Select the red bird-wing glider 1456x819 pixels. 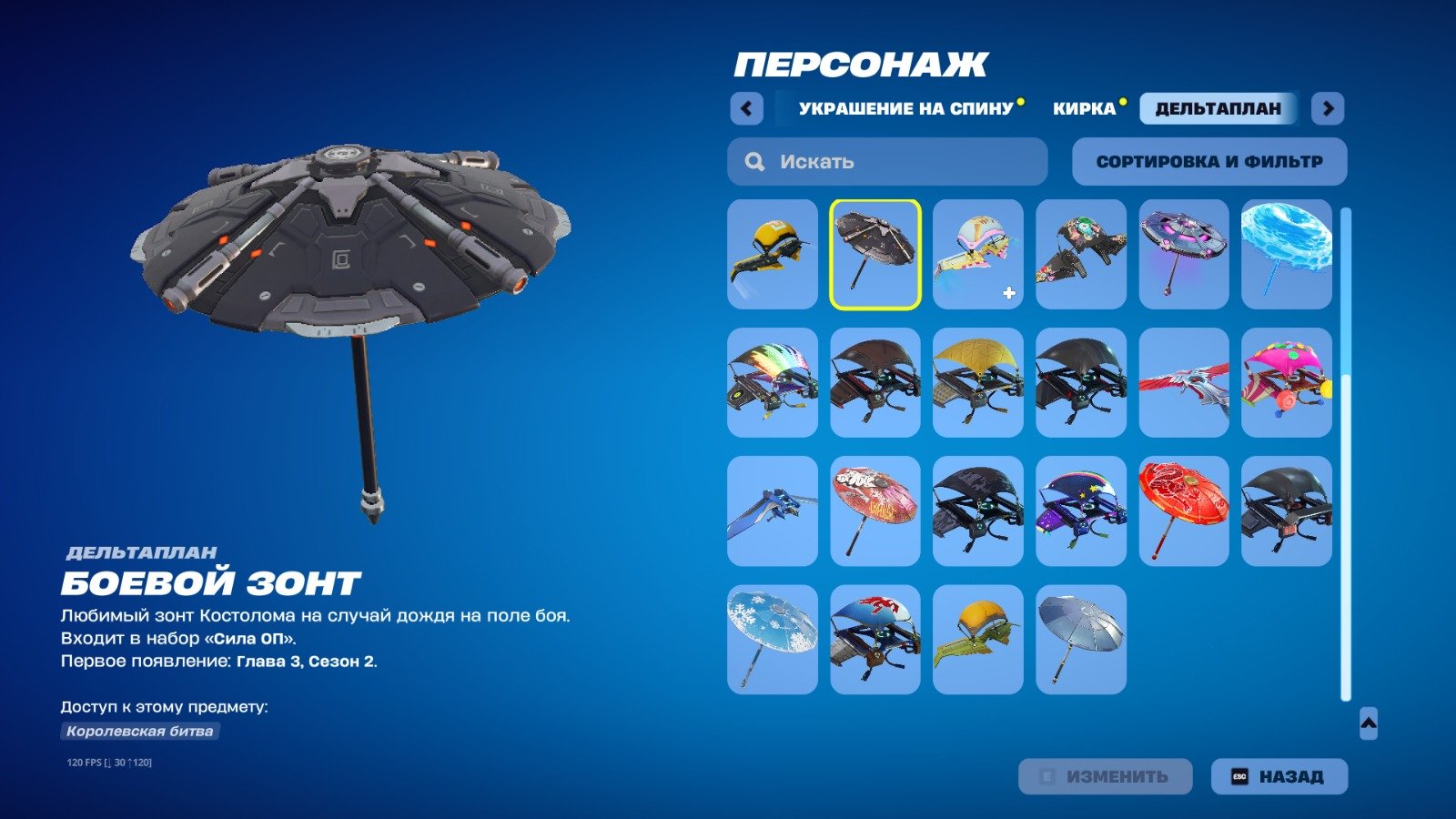point(1183,382)
